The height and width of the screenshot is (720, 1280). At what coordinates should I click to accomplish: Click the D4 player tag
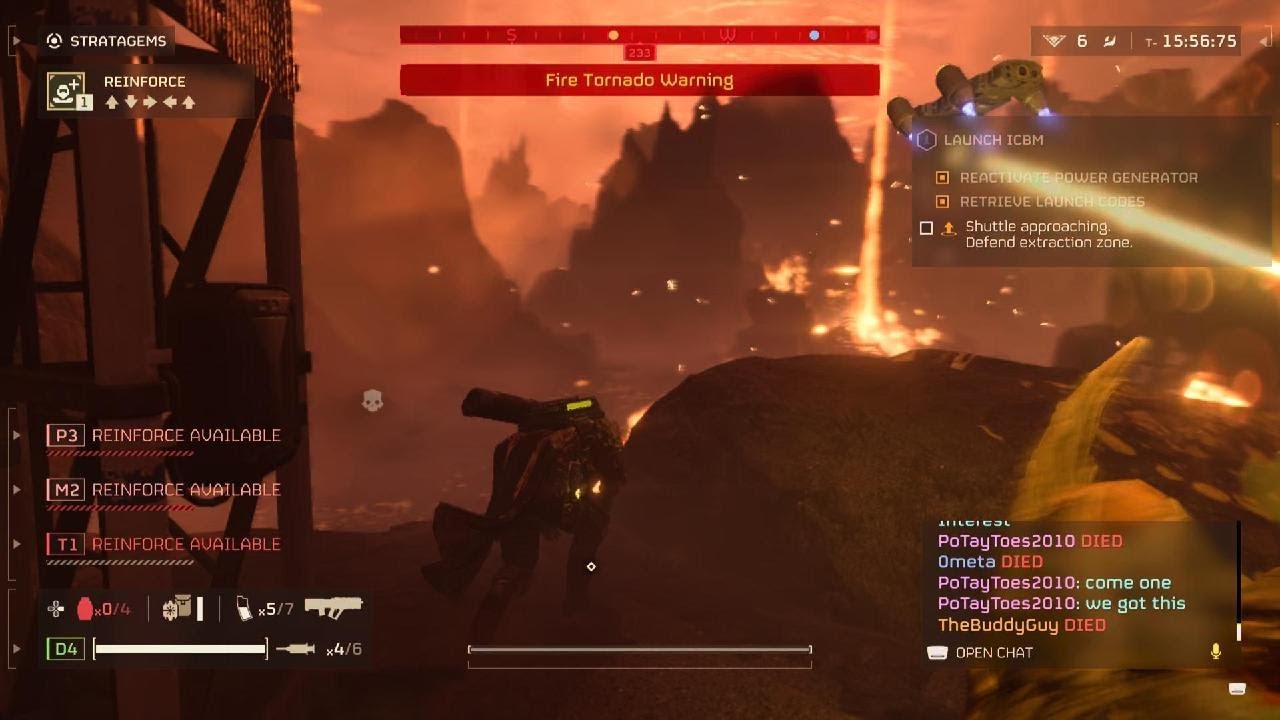click(x=65, y=650)
